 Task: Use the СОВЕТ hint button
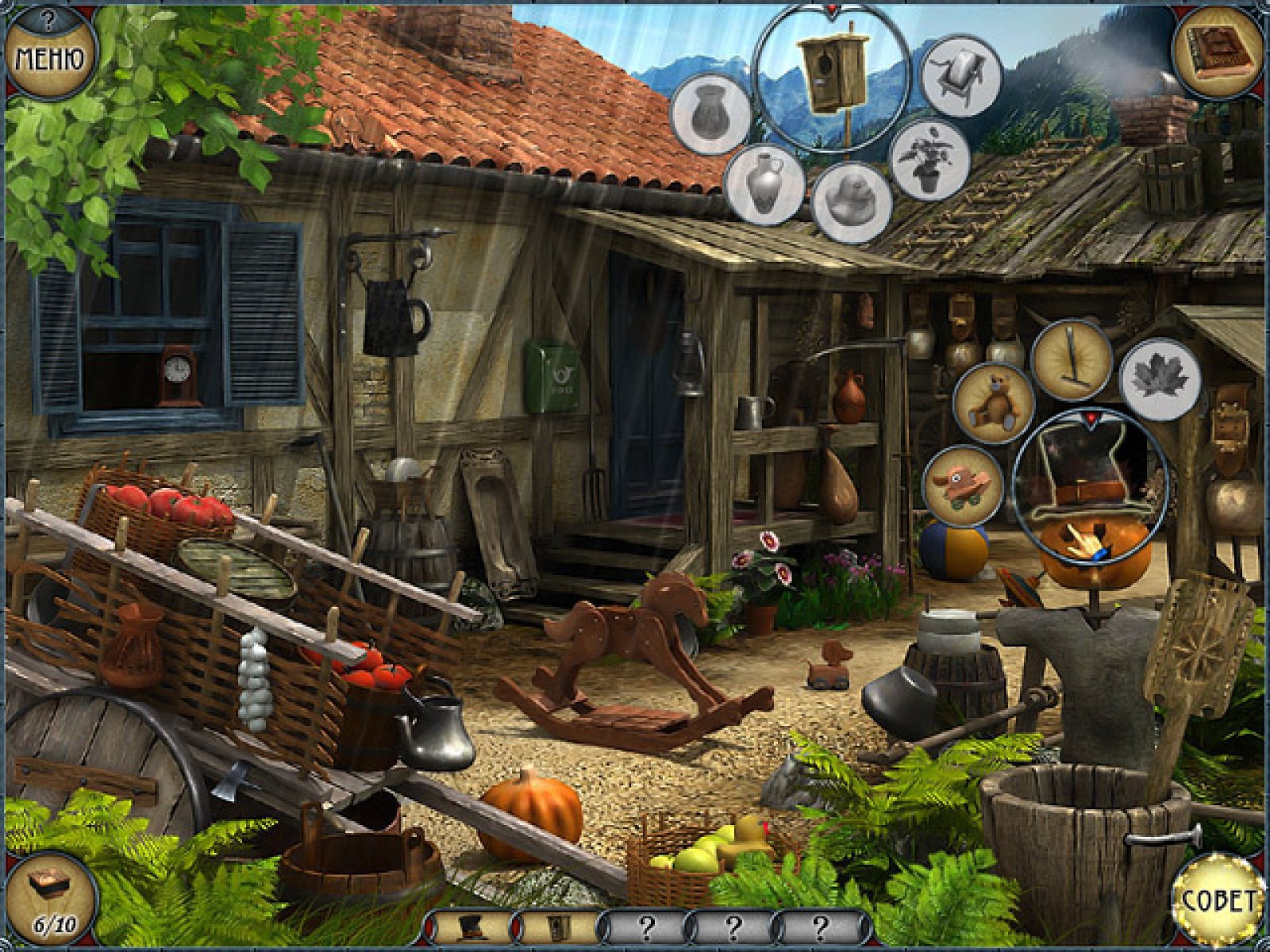[x=1218, y=899]
